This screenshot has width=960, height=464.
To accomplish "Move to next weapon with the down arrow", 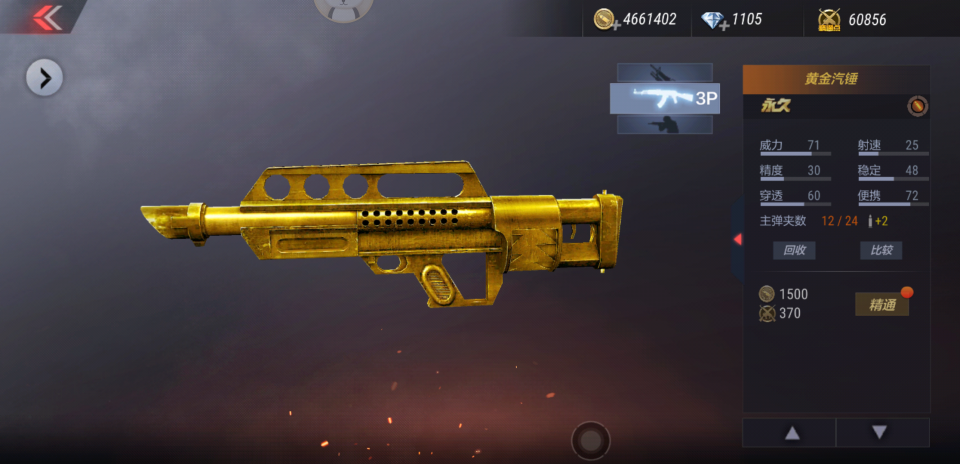I will click(880, 432).
